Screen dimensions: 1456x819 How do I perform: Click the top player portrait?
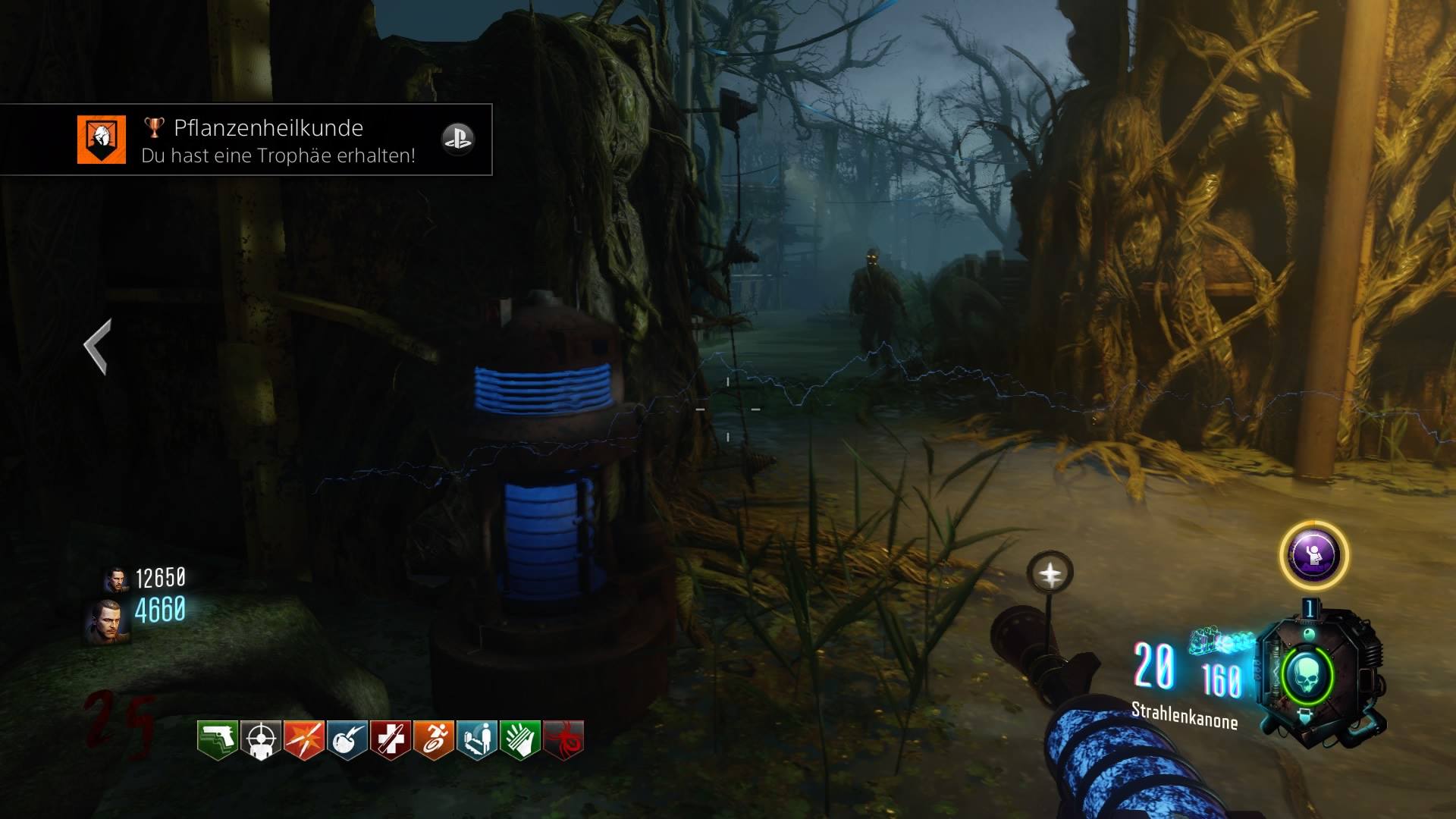click(x=115, y=579)
